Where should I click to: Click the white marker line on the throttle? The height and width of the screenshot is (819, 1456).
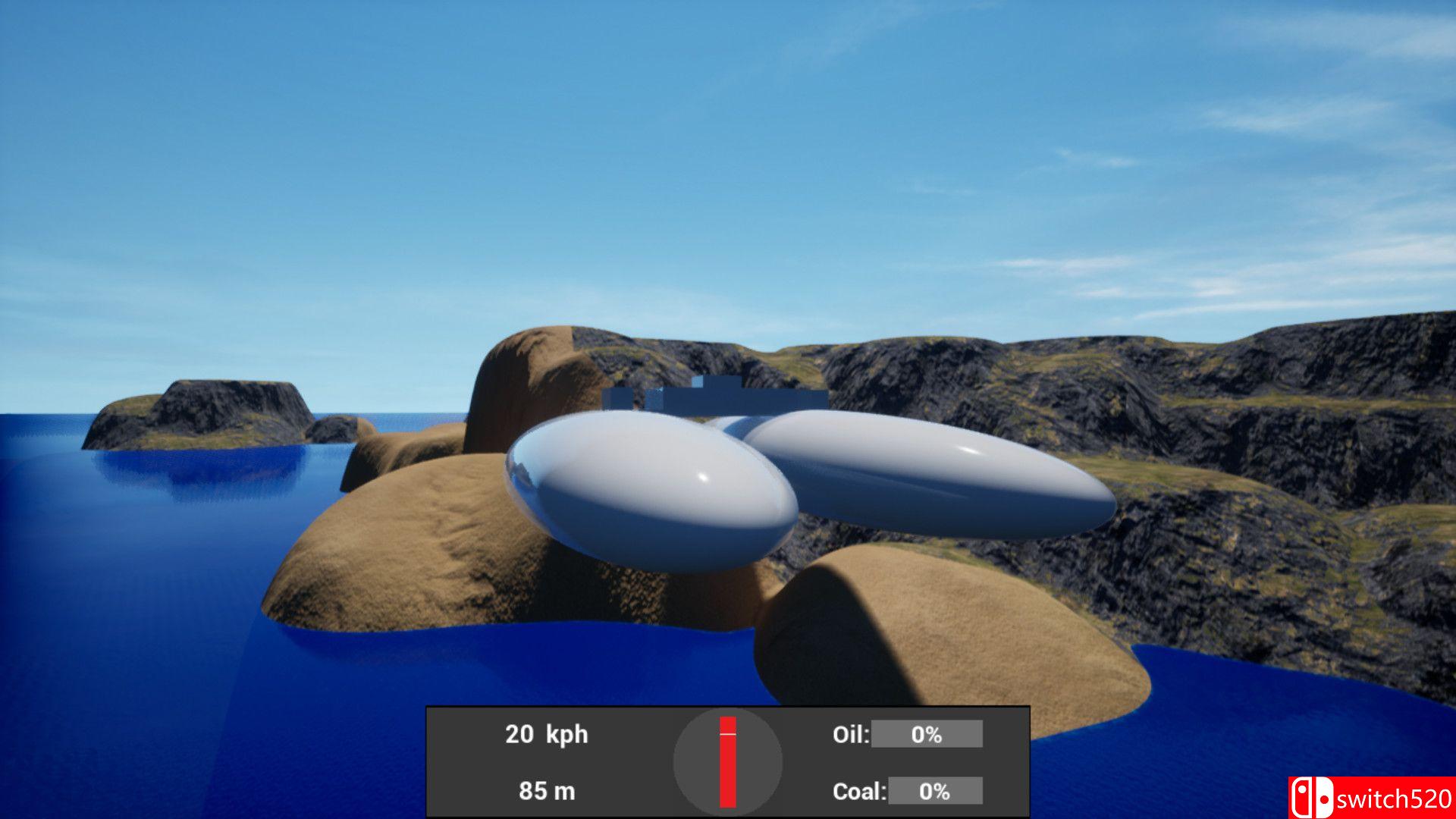[x=727, y=734]
